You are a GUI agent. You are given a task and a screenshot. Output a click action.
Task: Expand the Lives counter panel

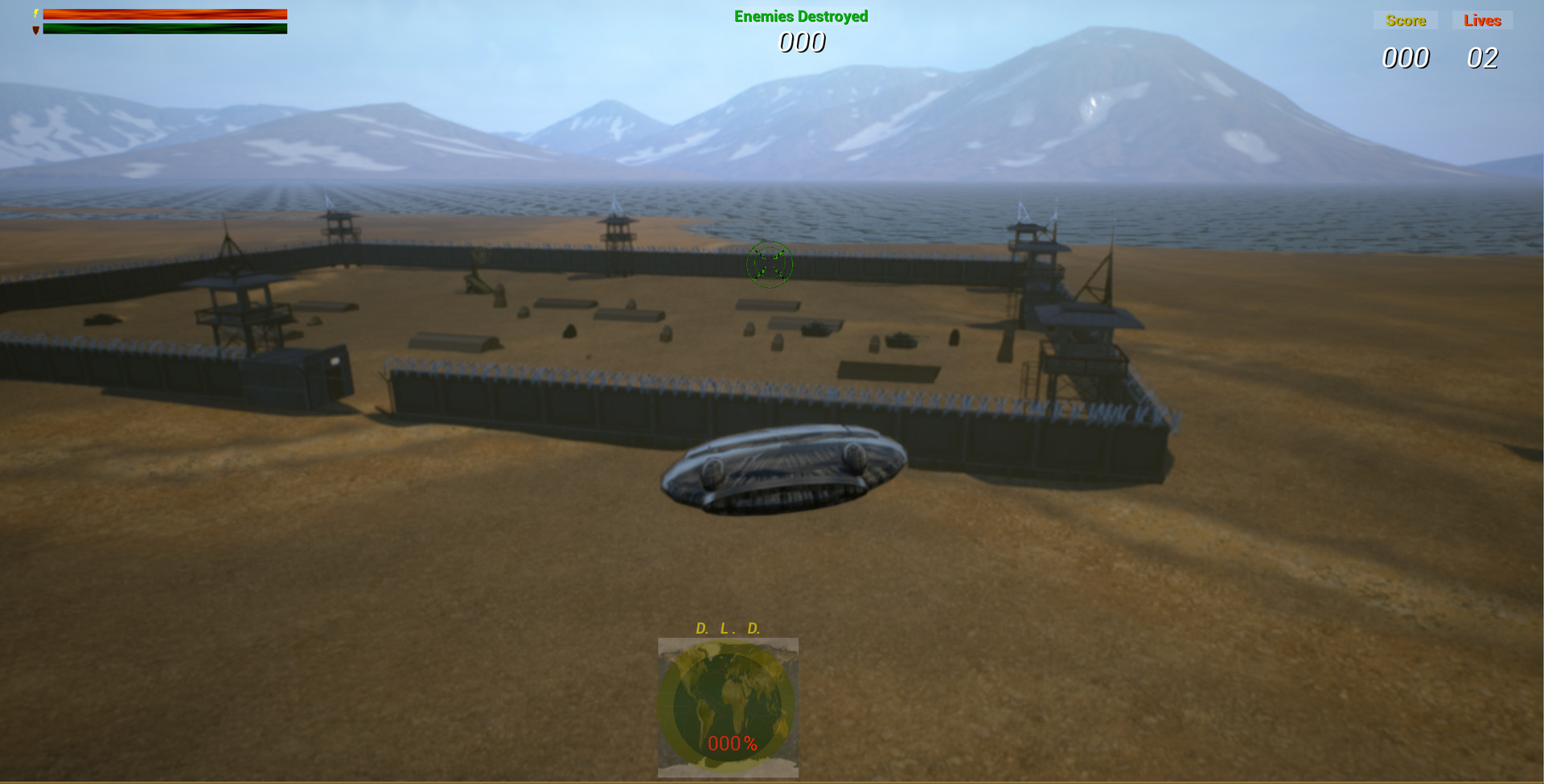(1484, 57)
